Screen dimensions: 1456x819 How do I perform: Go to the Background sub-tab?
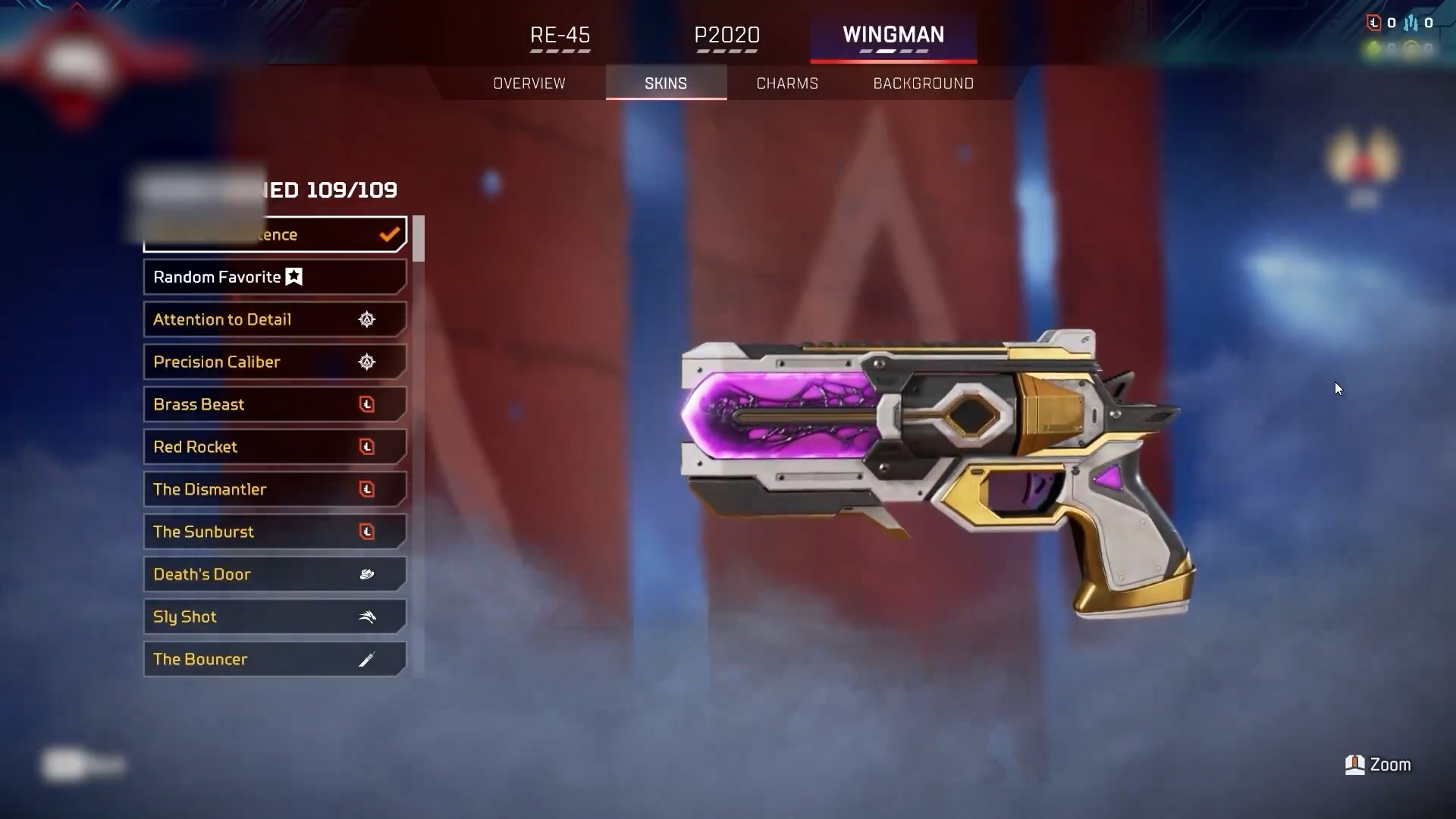tap(923, 83)
